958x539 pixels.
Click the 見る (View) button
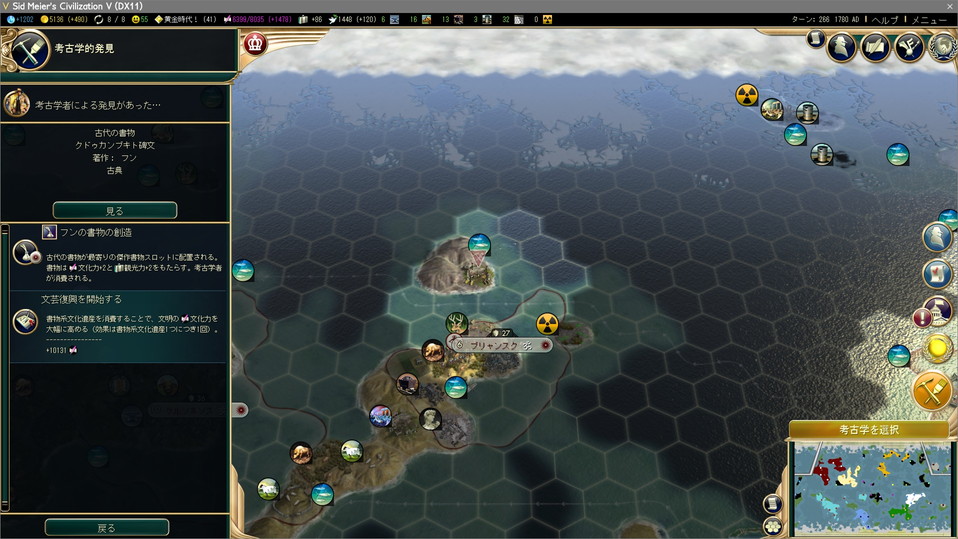(x=115, y=210)
